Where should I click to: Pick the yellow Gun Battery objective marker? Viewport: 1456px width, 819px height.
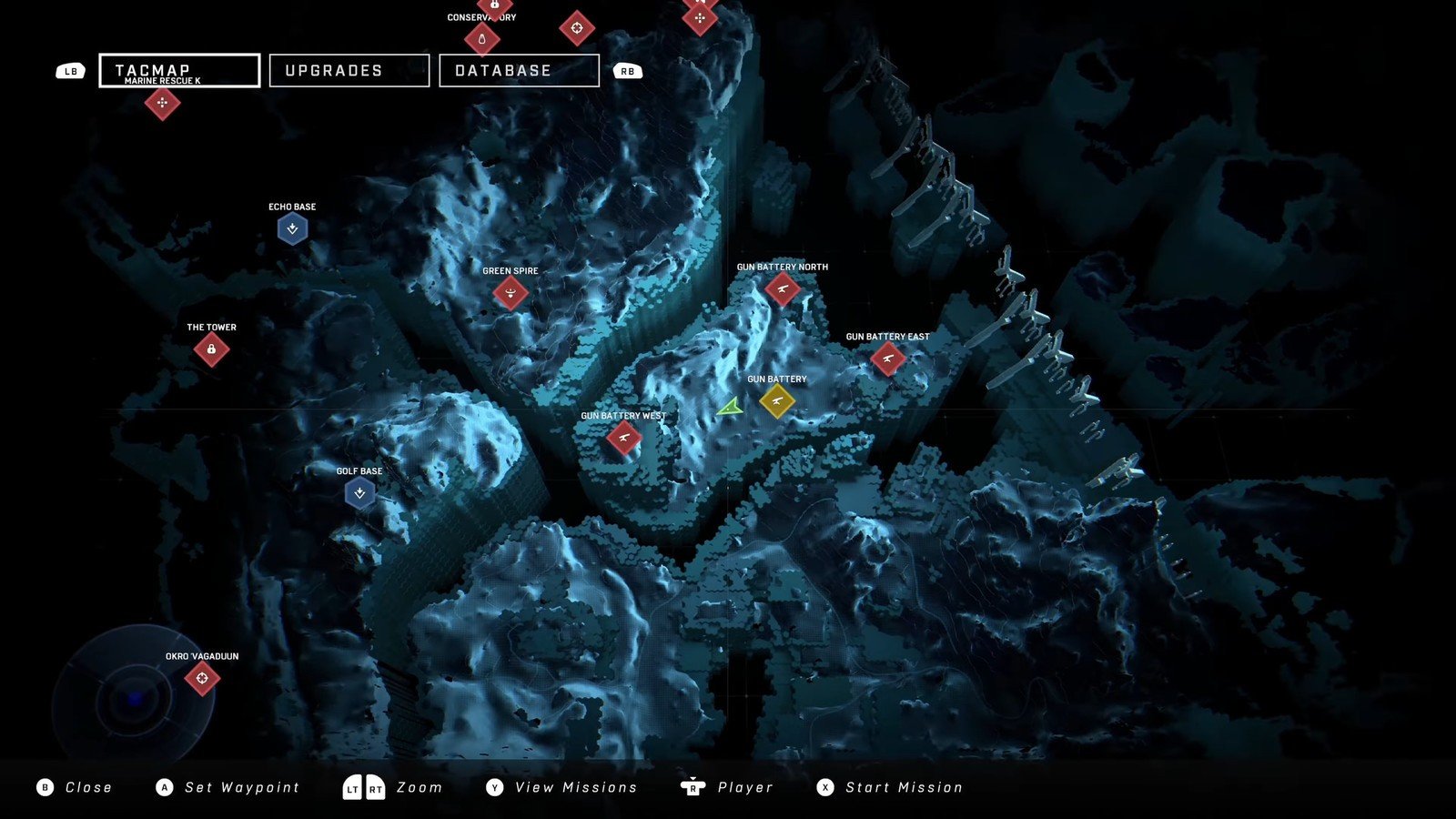point(777,400)
